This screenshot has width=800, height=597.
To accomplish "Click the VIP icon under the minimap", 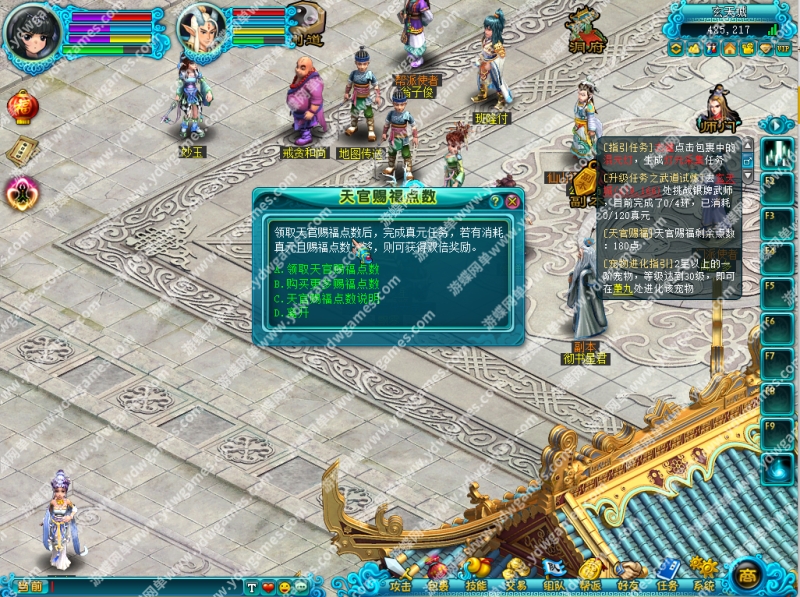I will coord(783,48).
